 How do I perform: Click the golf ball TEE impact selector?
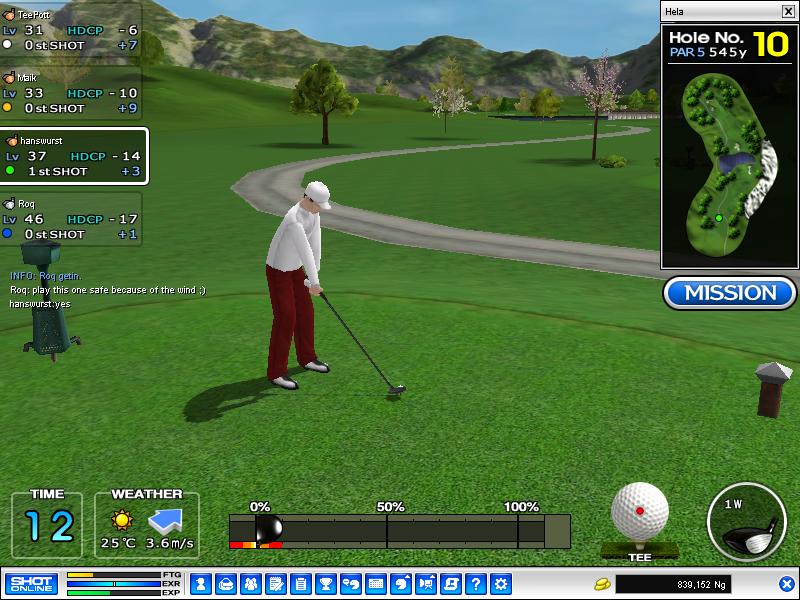click(x=639, y=512)
